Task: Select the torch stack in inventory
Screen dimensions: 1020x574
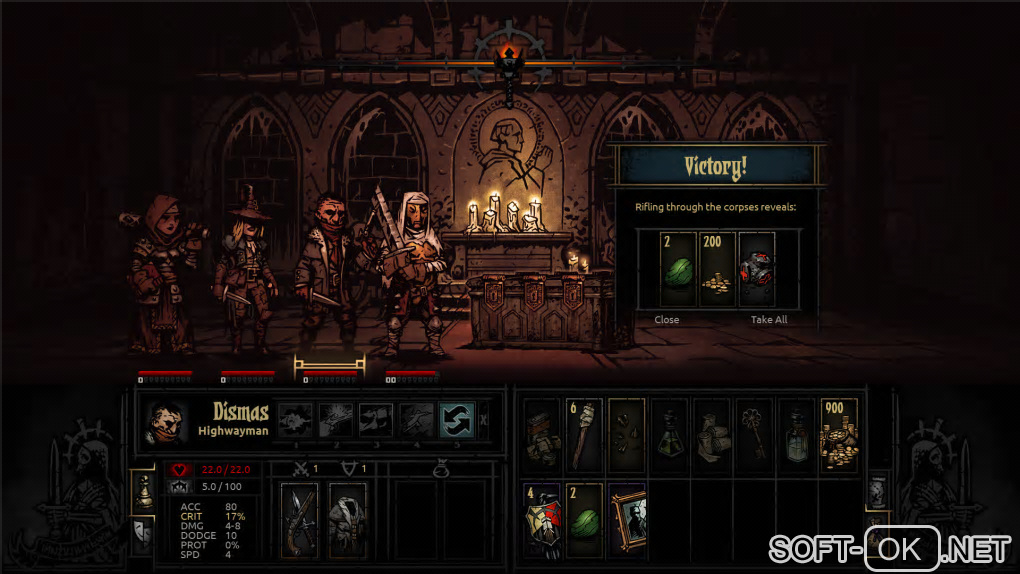Action: 586,436
